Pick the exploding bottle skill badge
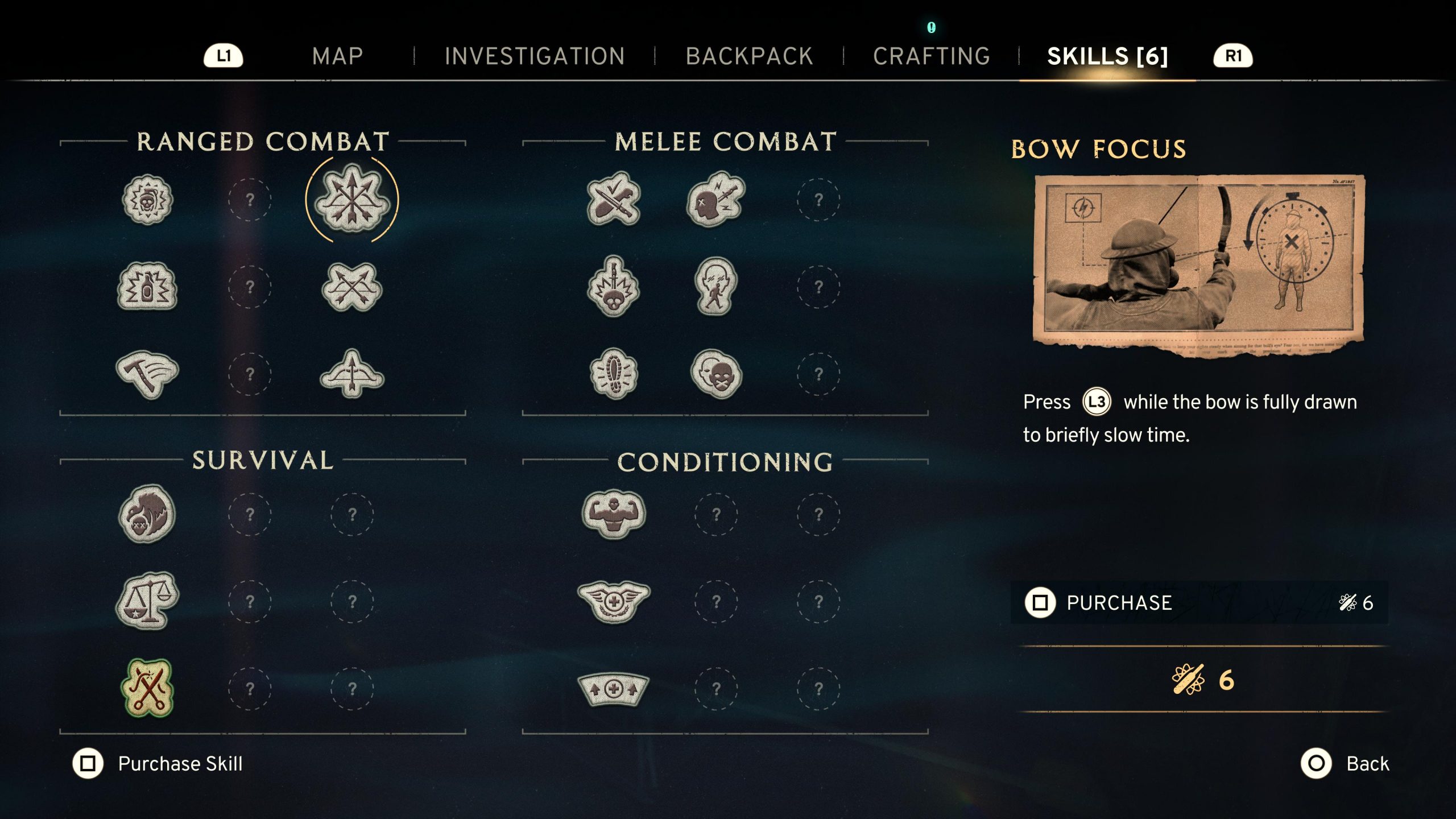1456x819 pixels. coord(147,287)
